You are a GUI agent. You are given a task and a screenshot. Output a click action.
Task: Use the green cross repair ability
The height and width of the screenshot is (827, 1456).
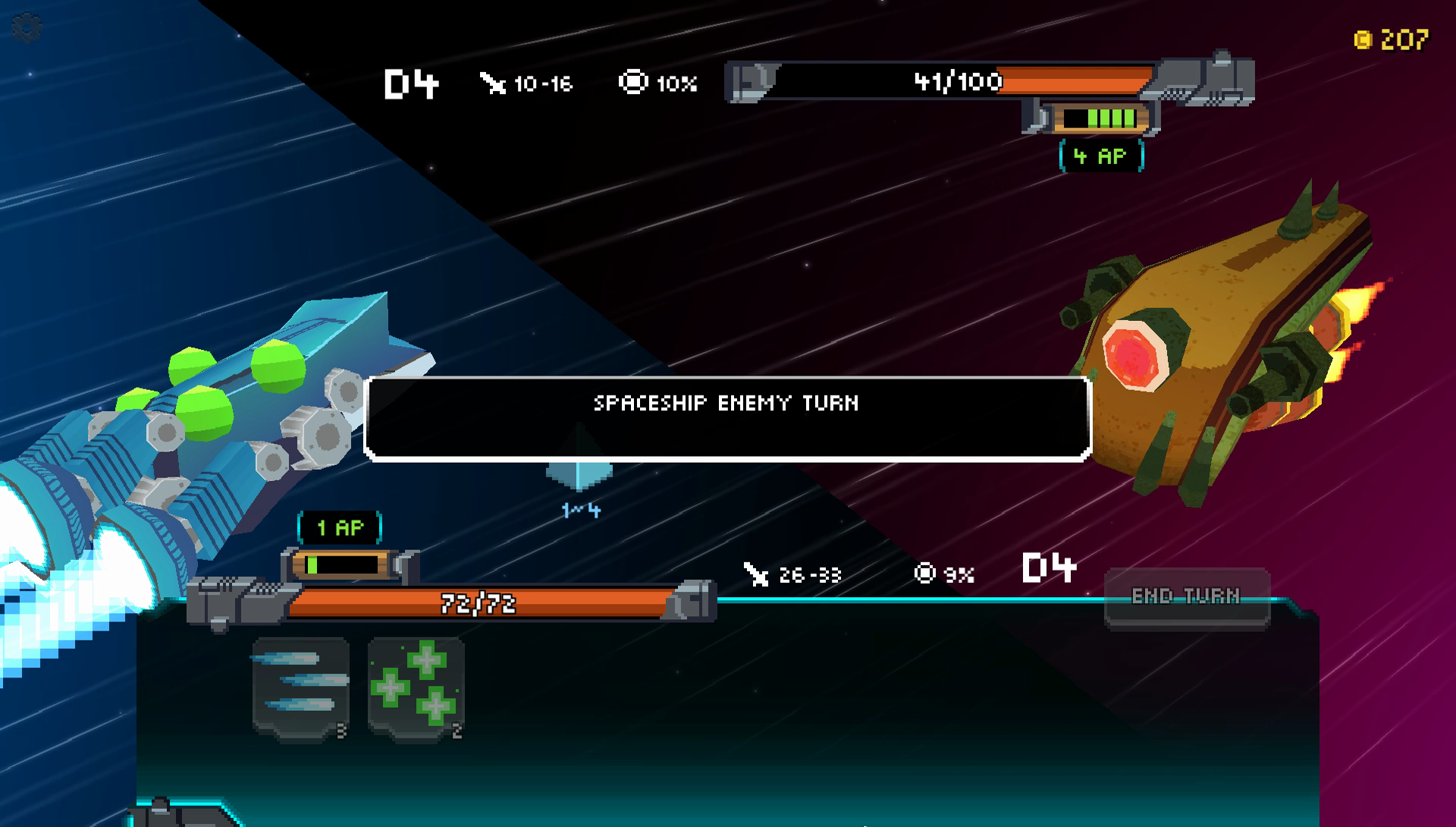click(416, 687)
